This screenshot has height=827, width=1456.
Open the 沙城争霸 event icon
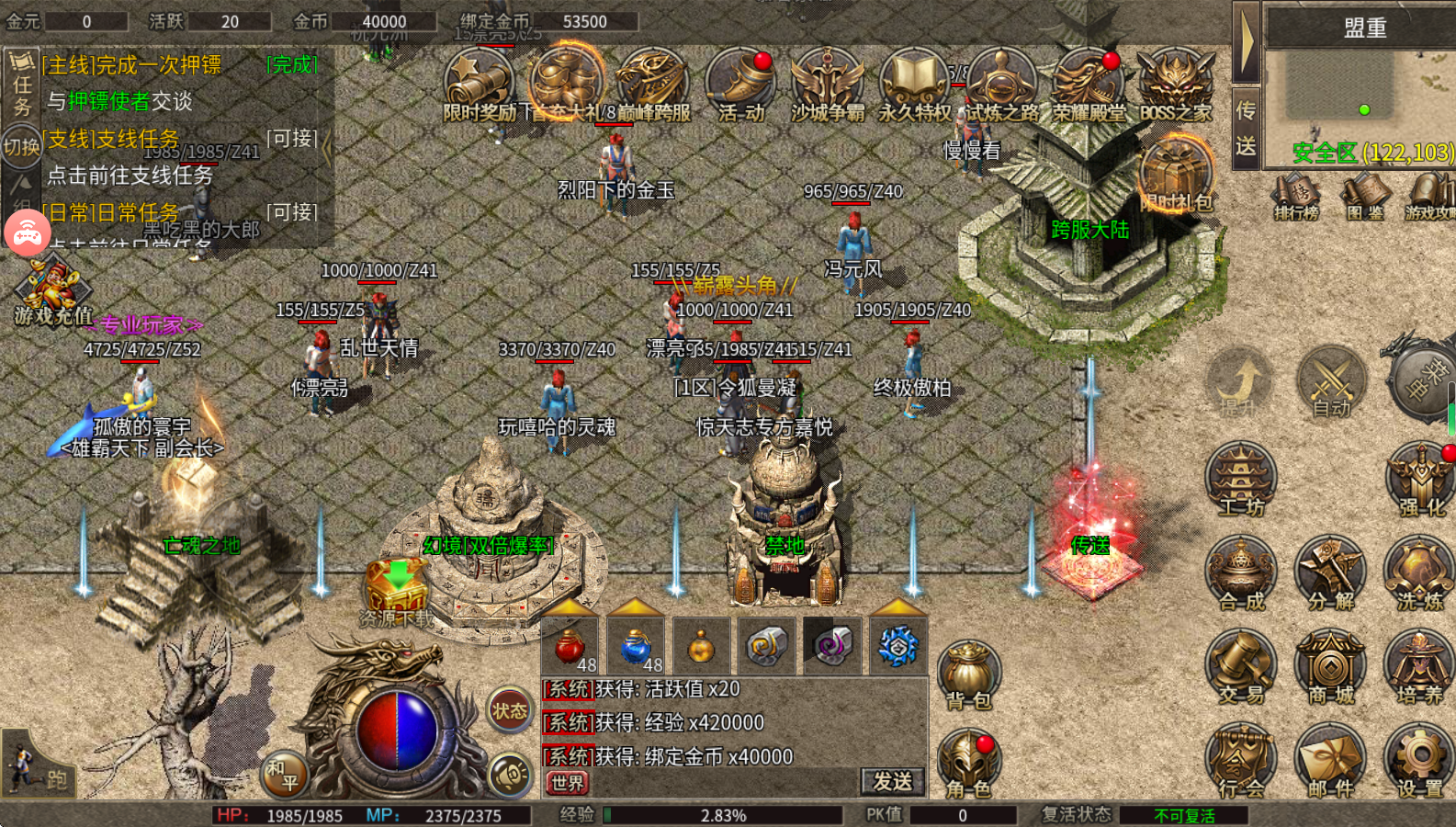827,84
